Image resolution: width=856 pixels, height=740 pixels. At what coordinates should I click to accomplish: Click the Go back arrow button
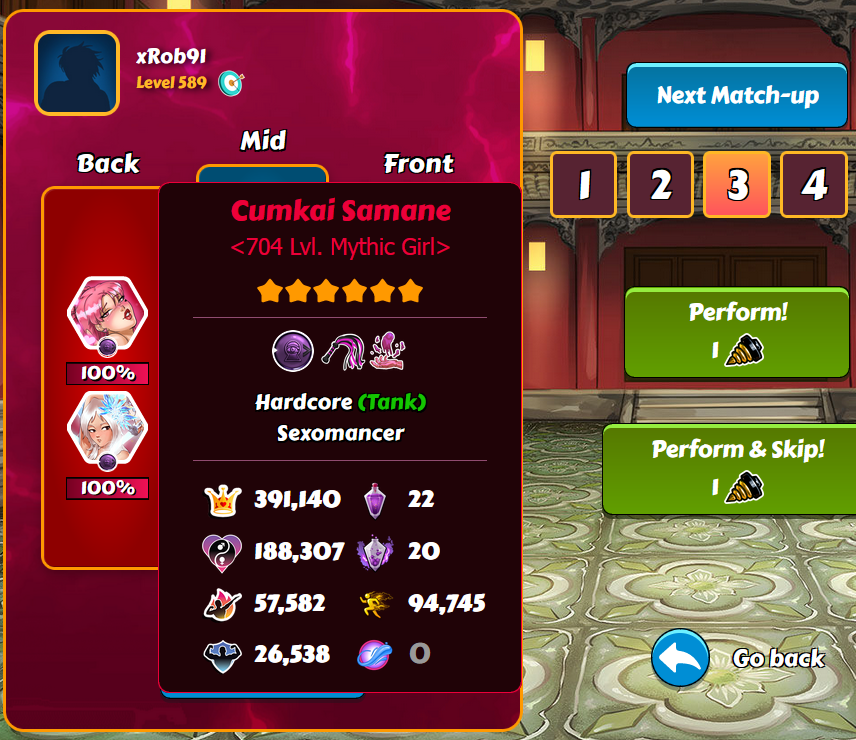tap(680, 659)
